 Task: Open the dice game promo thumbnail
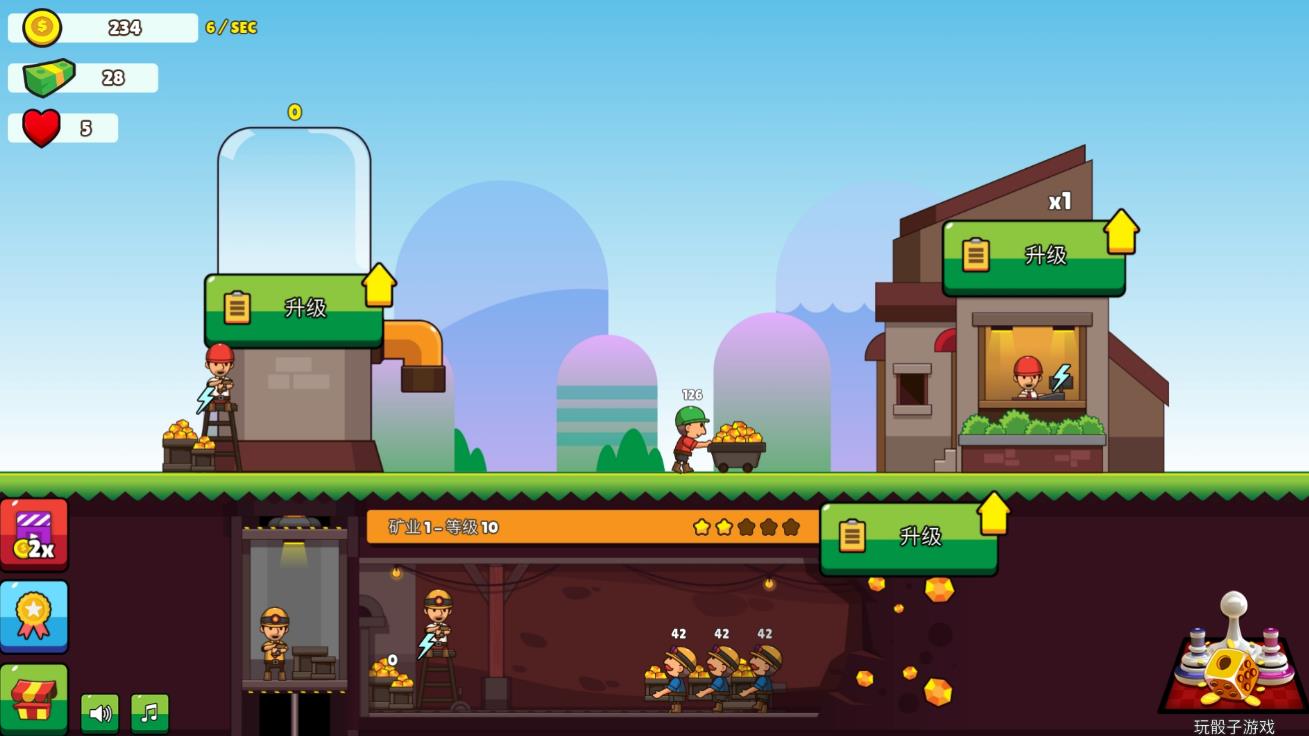point(1233,655)
